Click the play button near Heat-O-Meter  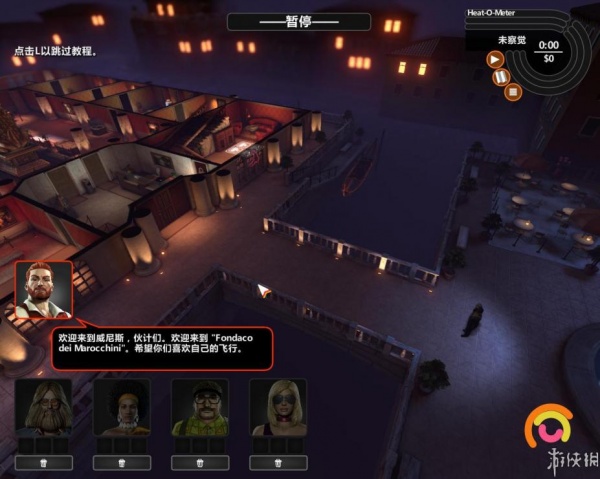click(495, 59)
